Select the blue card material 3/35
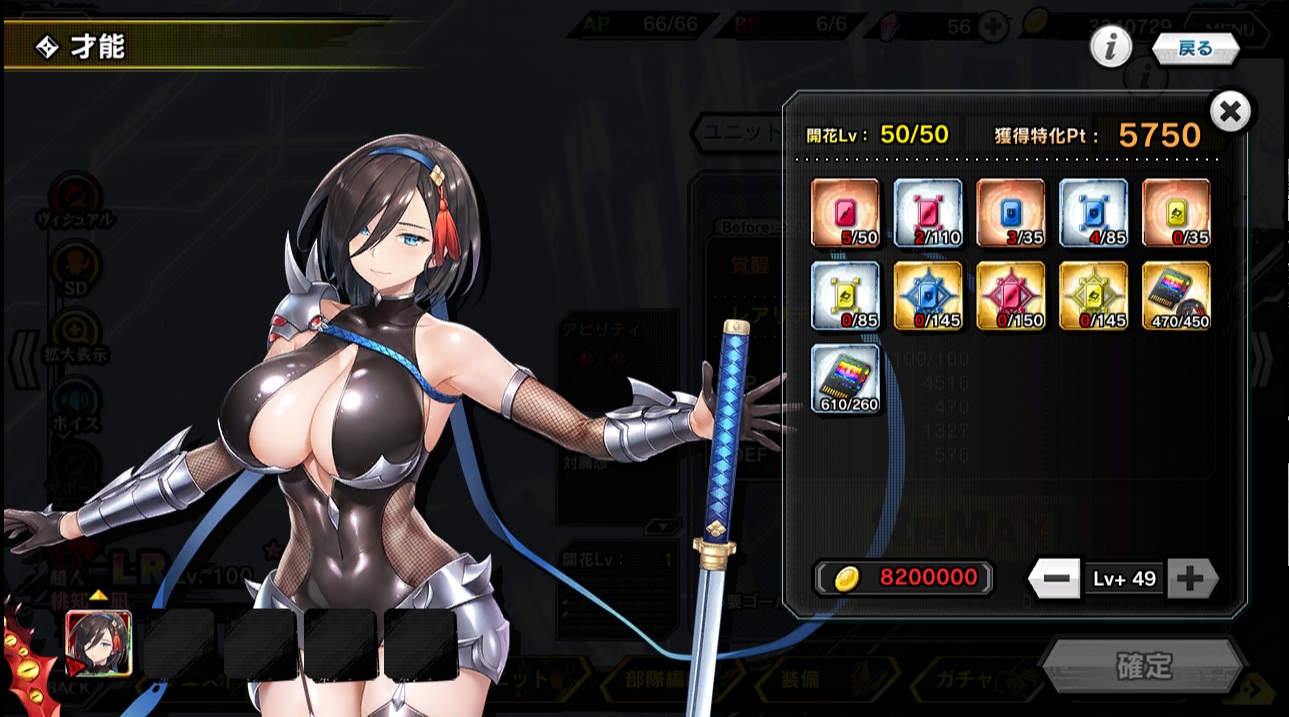 point(1011,213)
